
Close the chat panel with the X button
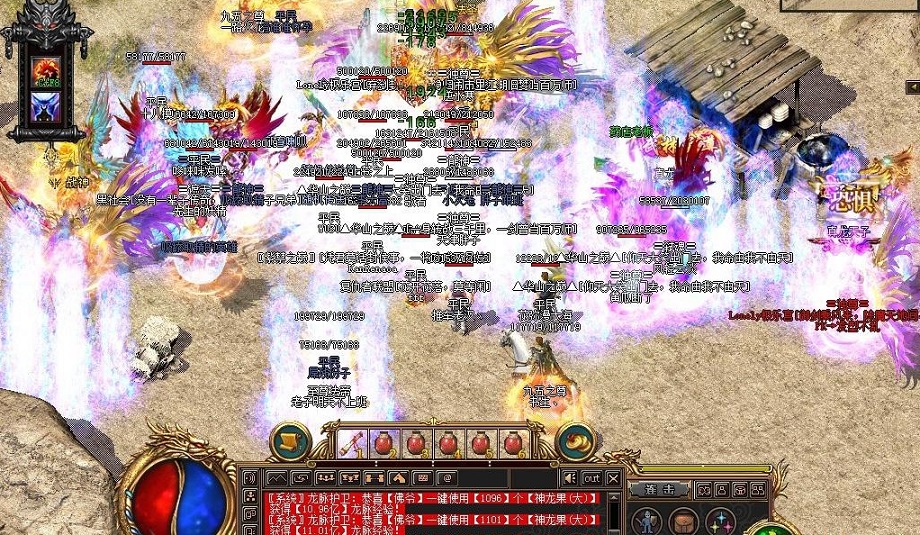click(614, 478)
